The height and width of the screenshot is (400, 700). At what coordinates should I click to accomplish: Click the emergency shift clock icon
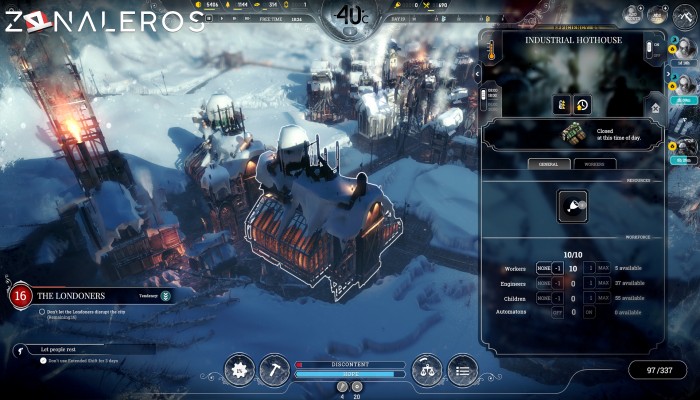point(582,104)
